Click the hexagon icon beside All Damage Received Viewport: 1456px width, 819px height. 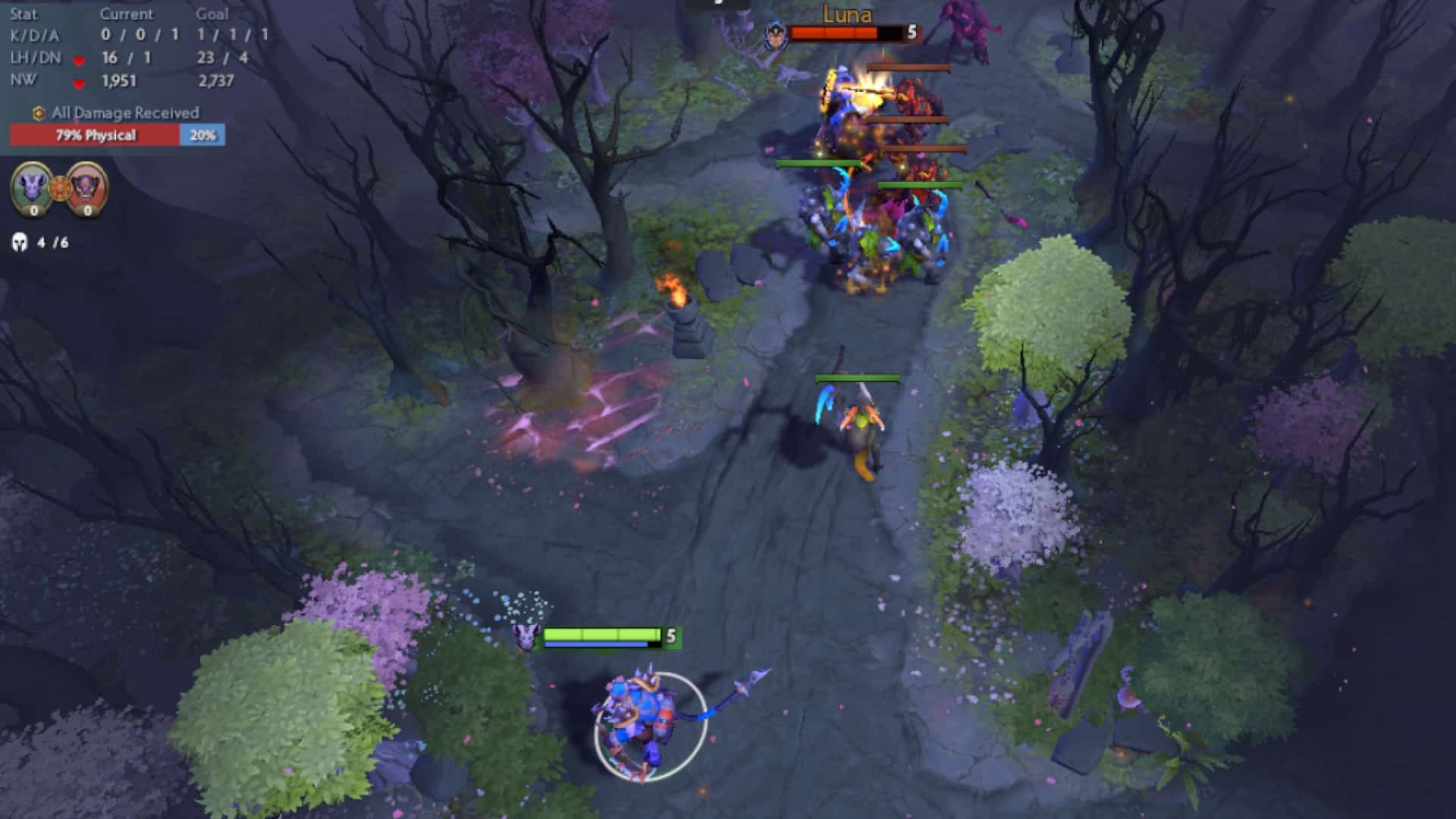pos(37,111)
